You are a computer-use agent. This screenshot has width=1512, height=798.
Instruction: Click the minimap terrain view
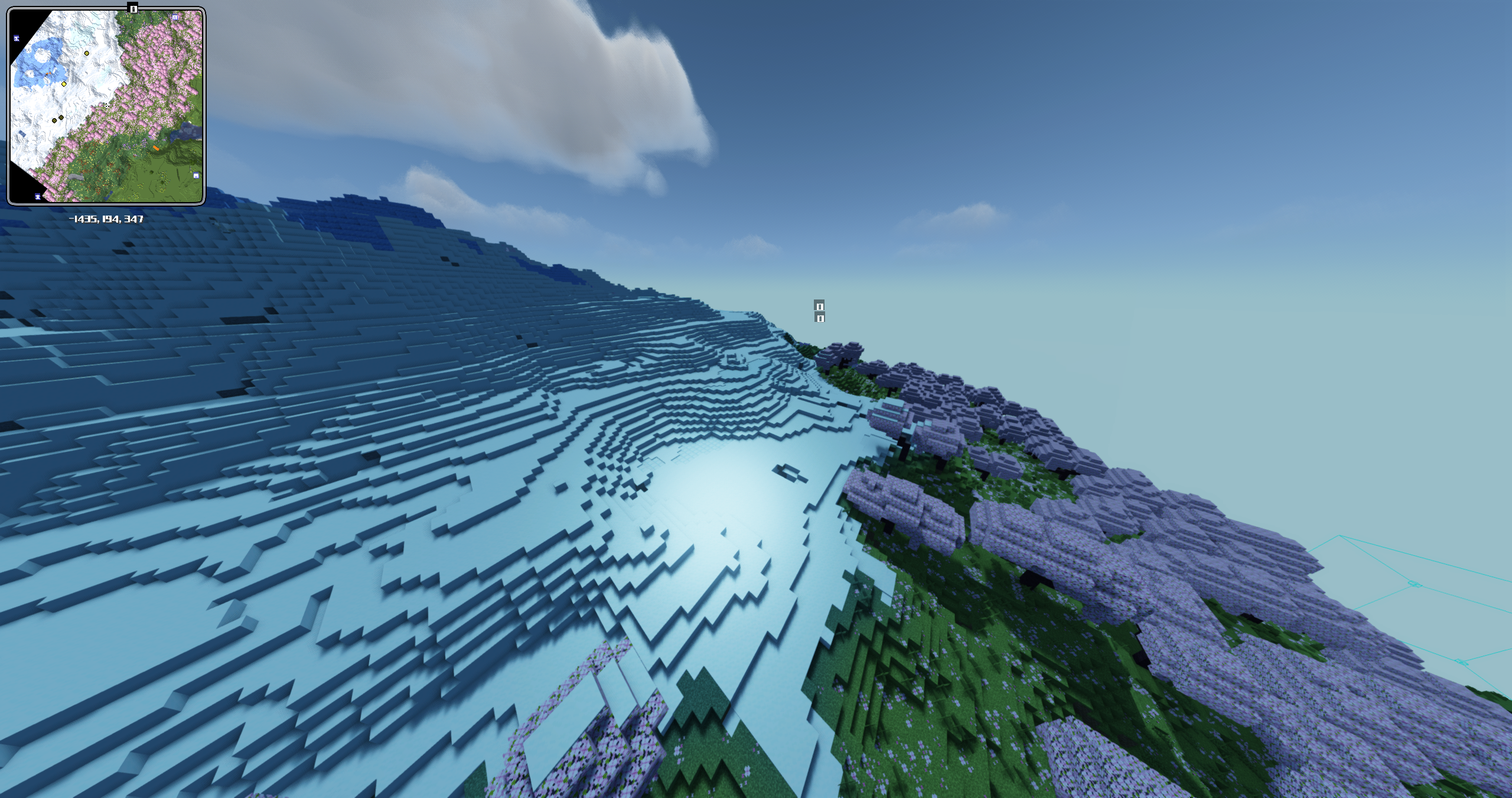click(x=106, y=106)
